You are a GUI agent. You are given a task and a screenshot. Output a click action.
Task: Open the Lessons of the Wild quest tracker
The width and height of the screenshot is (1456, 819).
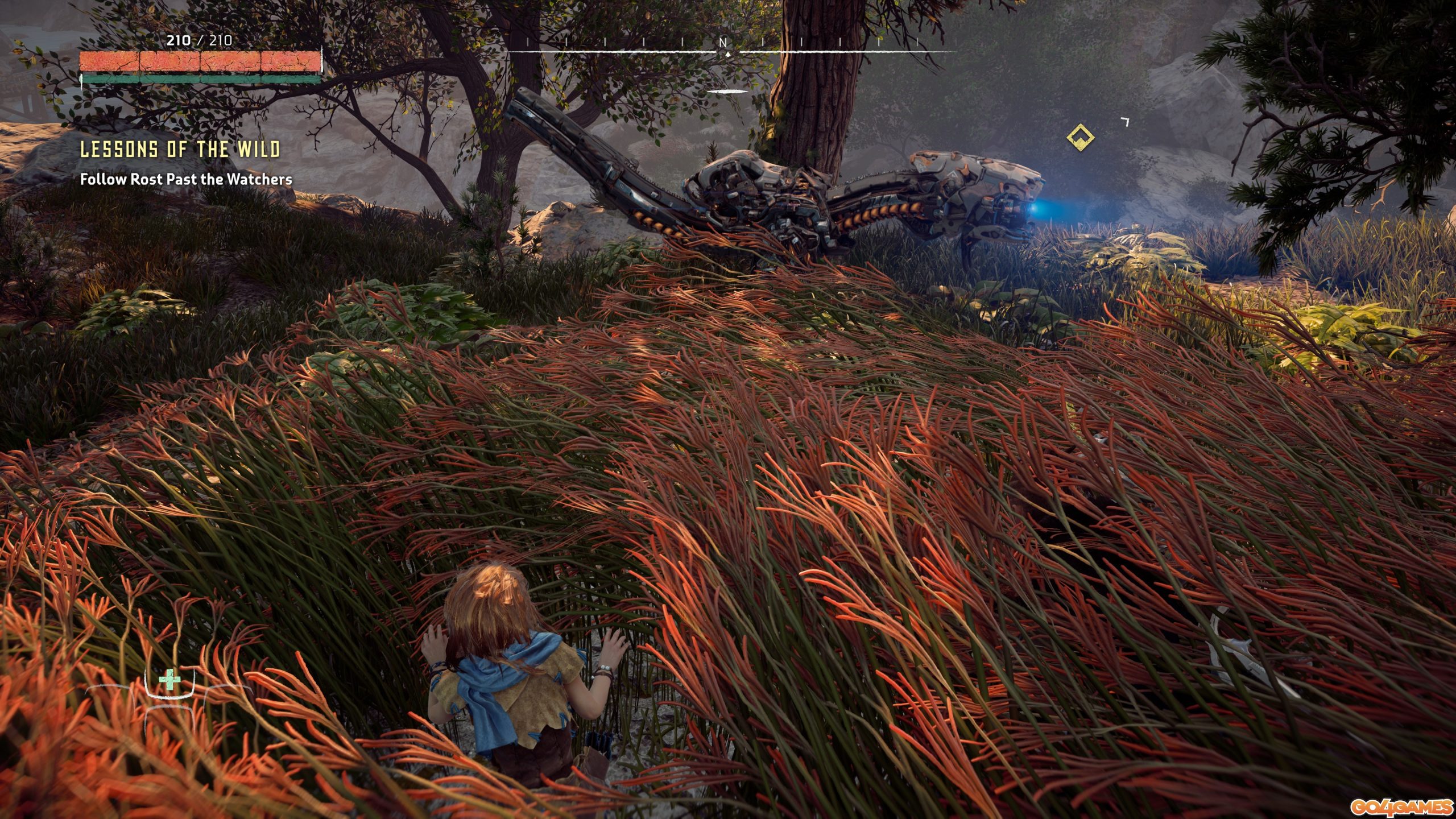click(x=180, y=150)
